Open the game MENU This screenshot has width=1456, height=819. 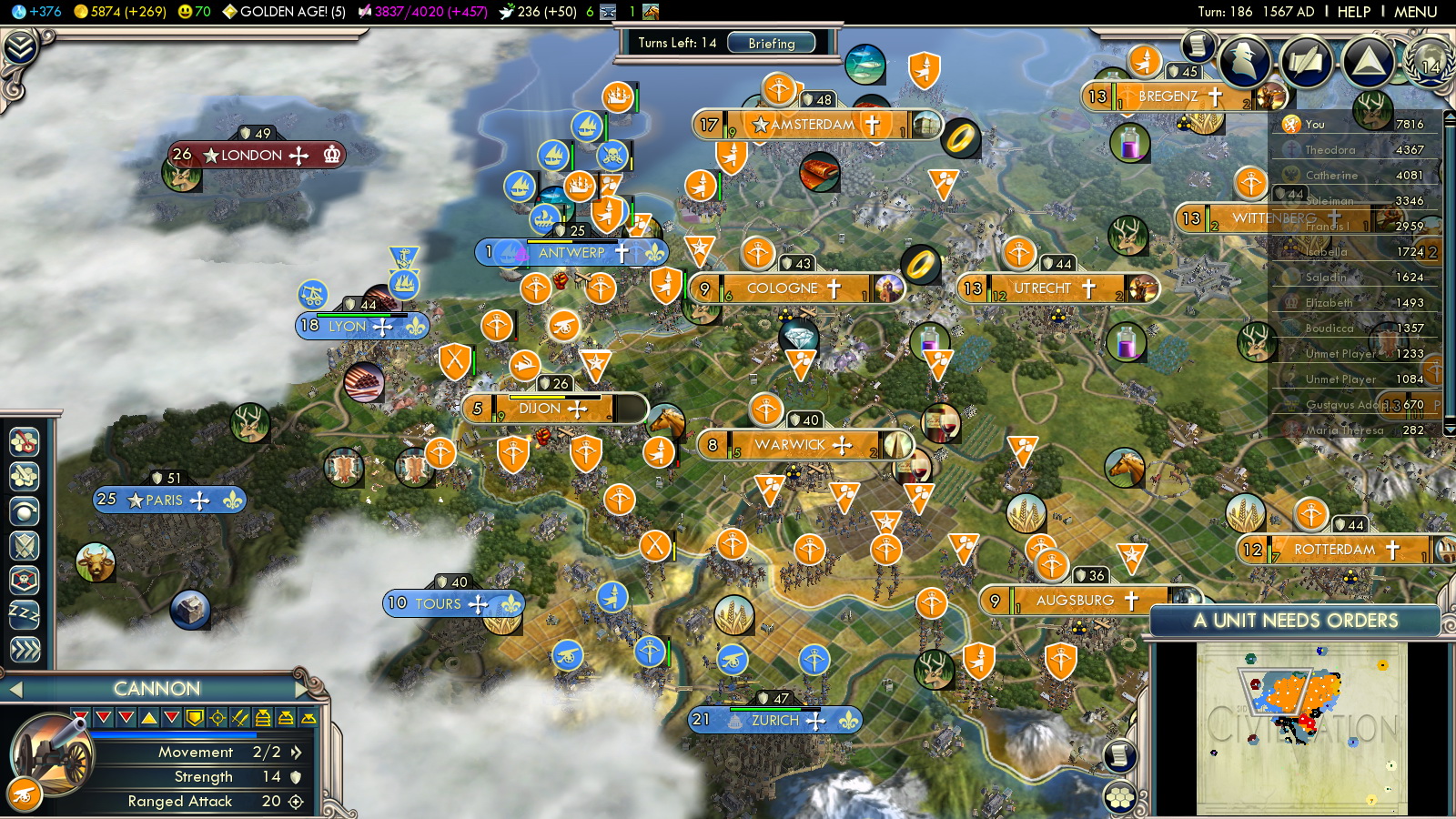coord(1415,12)
